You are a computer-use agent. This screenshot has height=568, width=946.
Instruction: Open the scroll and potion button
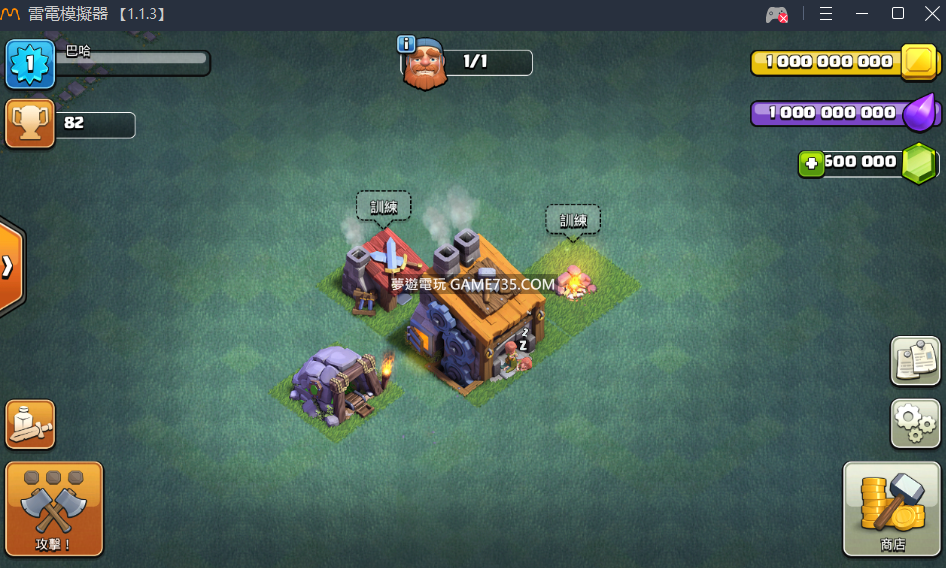point(30,425)
